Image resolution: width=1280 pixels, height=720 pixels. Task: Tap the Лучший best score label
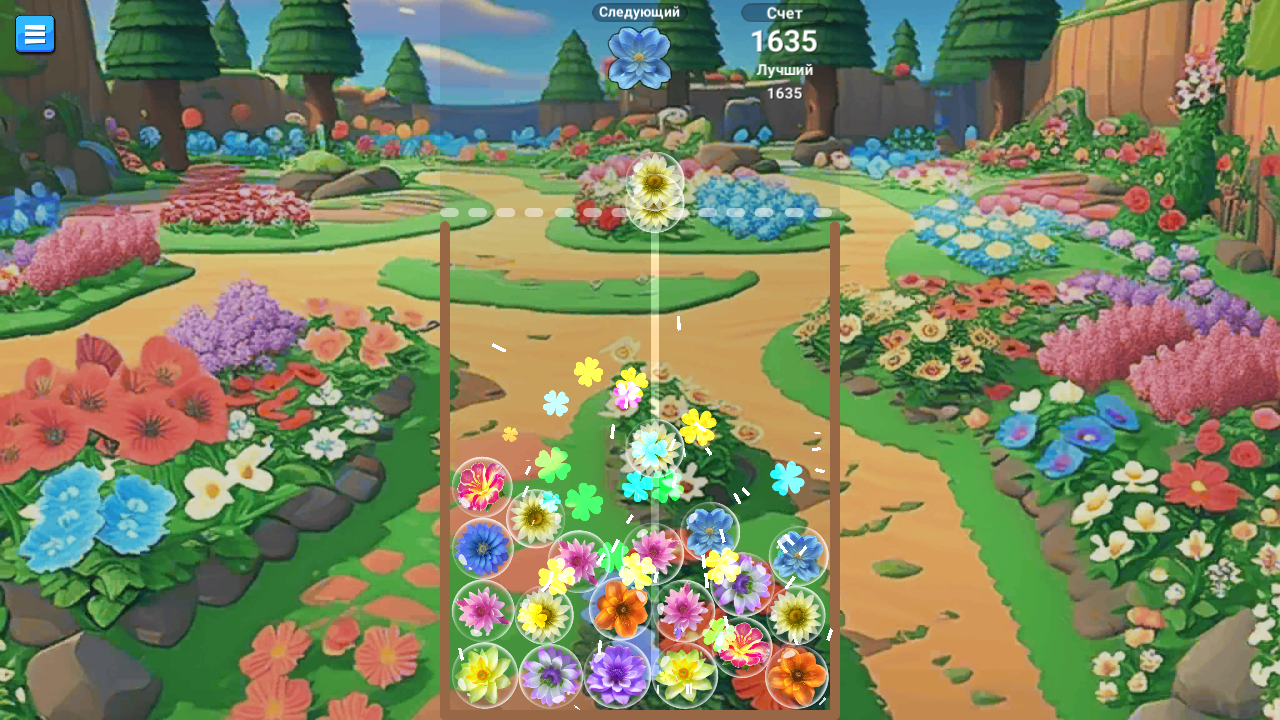pos(784,70)
